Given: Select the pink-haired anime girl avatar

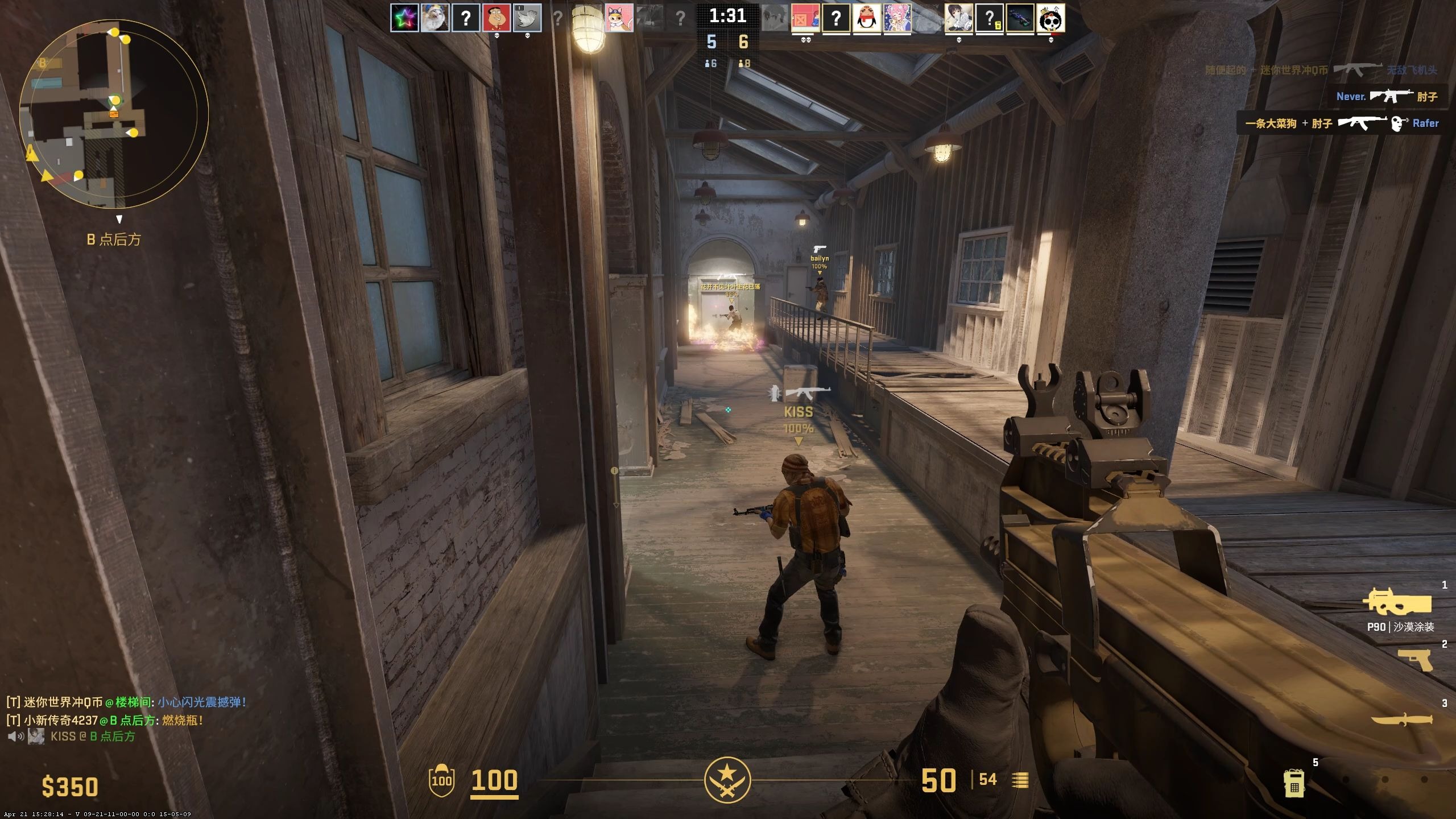Looking at the screenshot, I should pyautogui.click(x=897, y=19).
